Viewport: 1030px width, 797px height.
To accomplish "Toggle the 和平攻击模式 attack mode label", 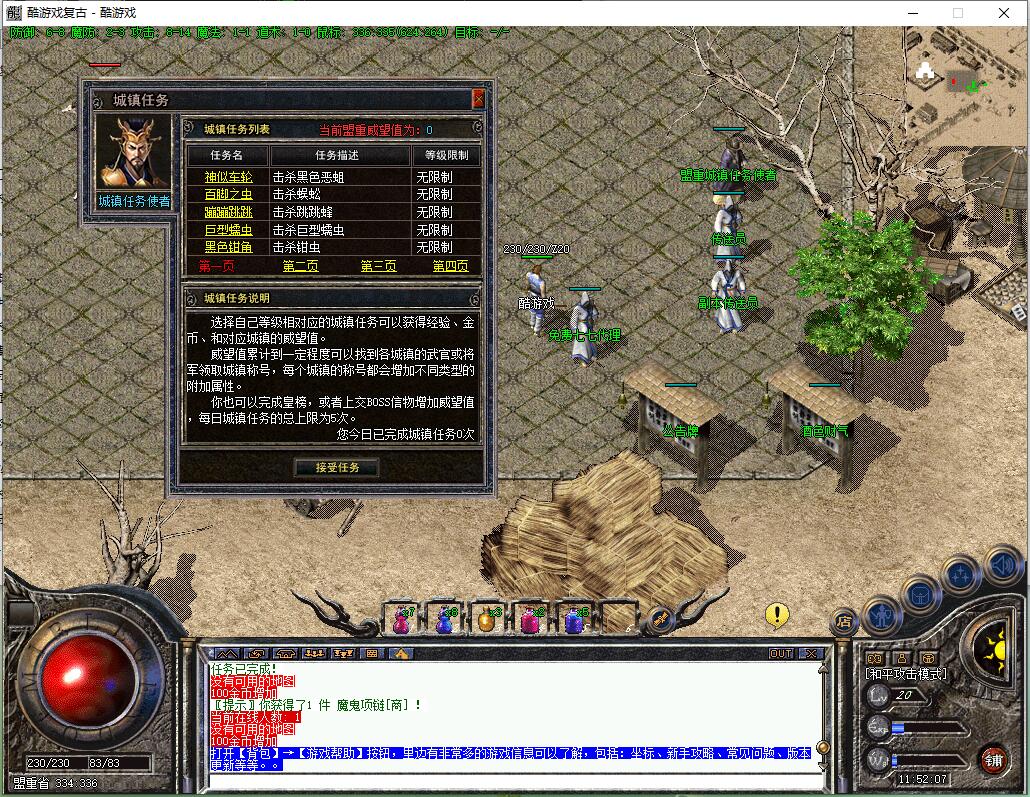I will coord(905,674).
